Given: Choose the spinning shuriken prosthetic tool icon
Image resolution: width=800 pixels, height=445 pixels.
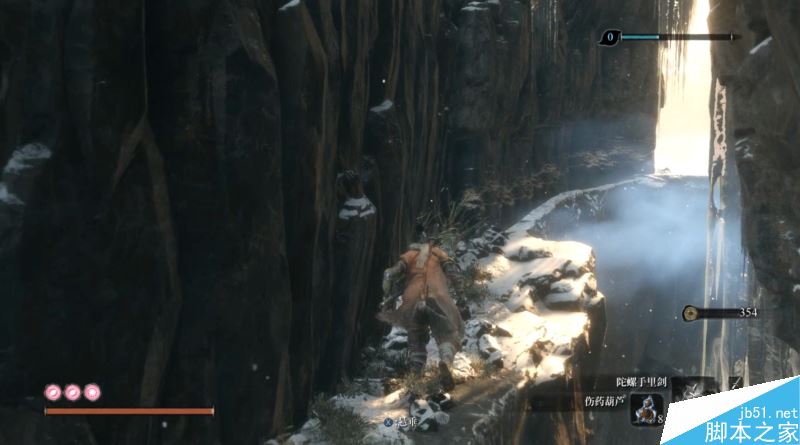Looking at the screenshot, I should 693,386.
